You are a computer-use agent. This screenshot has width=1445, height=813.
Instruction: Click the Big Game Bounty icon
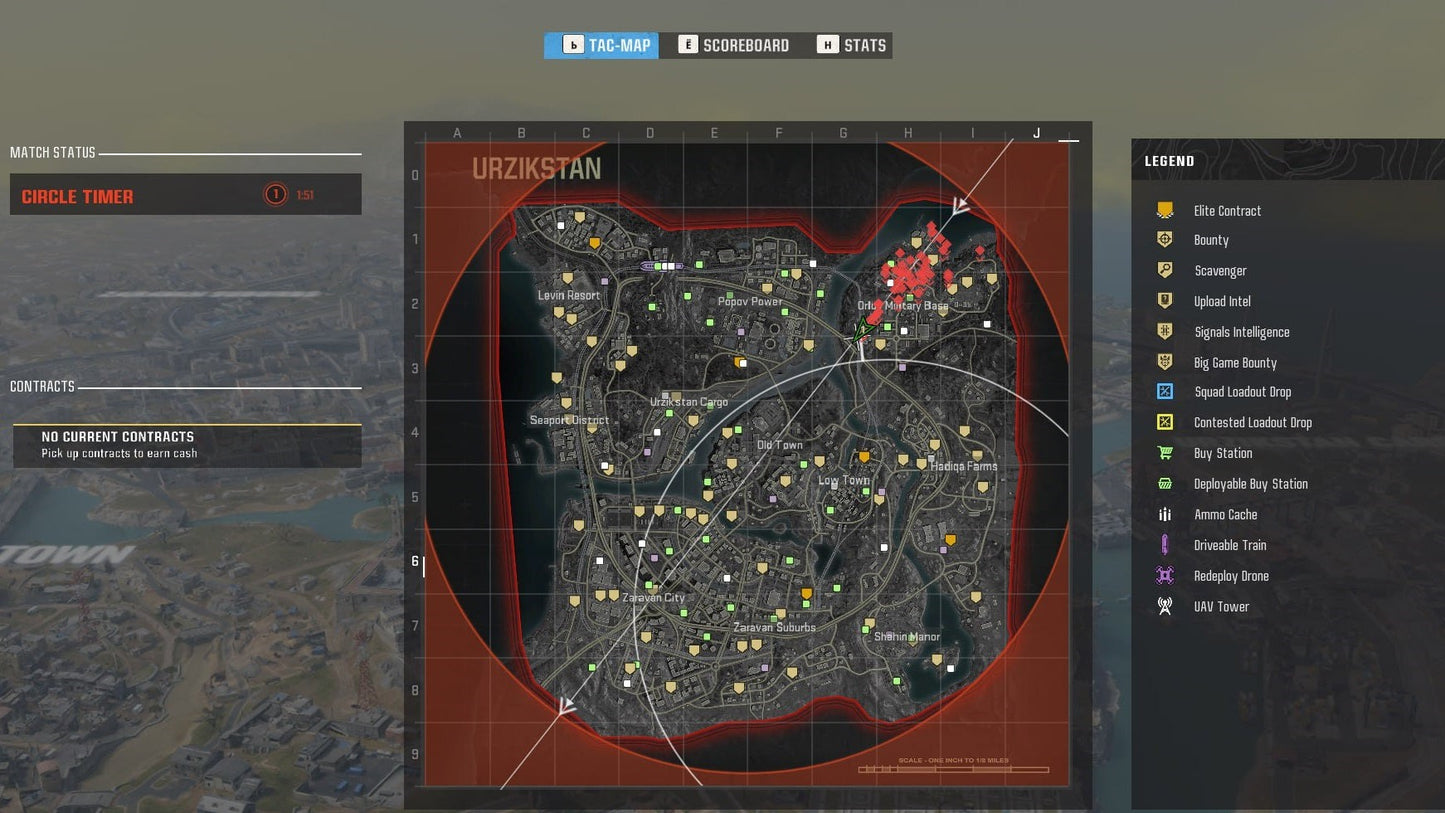pos(1165,362)
